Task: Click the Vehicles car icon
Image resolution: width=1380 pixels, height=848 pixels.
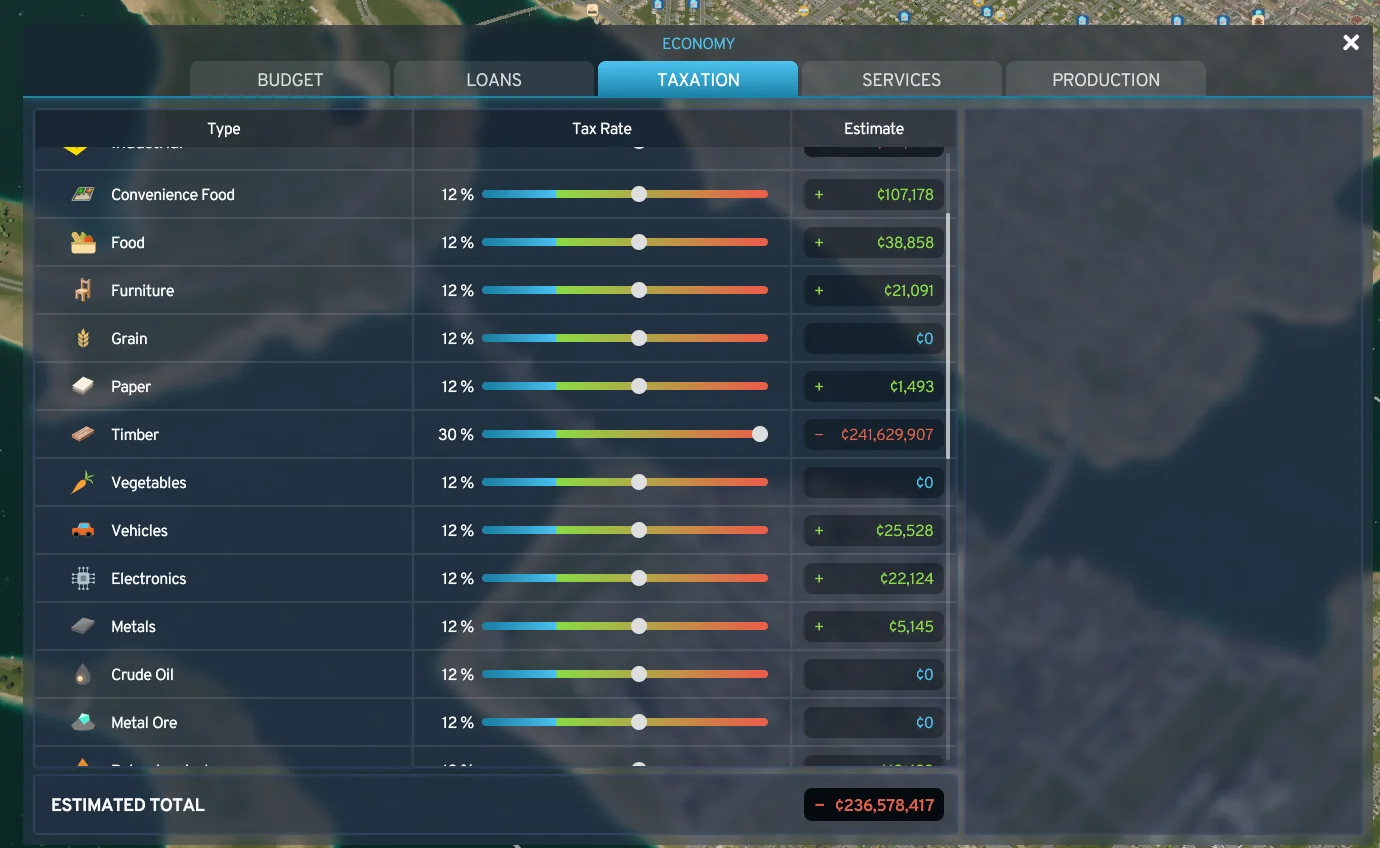Action: coord(81,530)
